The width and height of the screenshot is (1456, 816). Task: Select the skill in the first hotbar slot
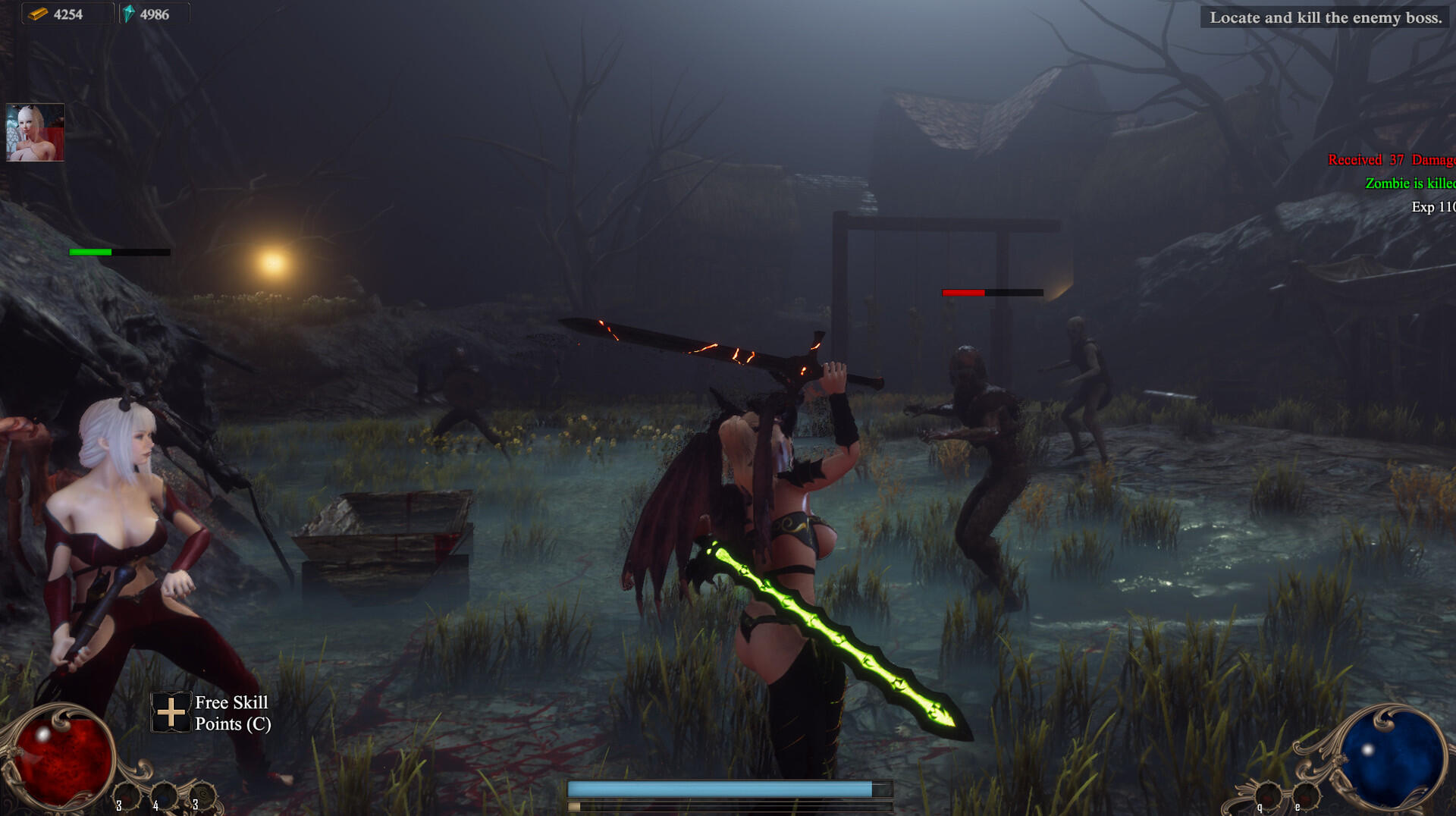click(x=127, y=796)
